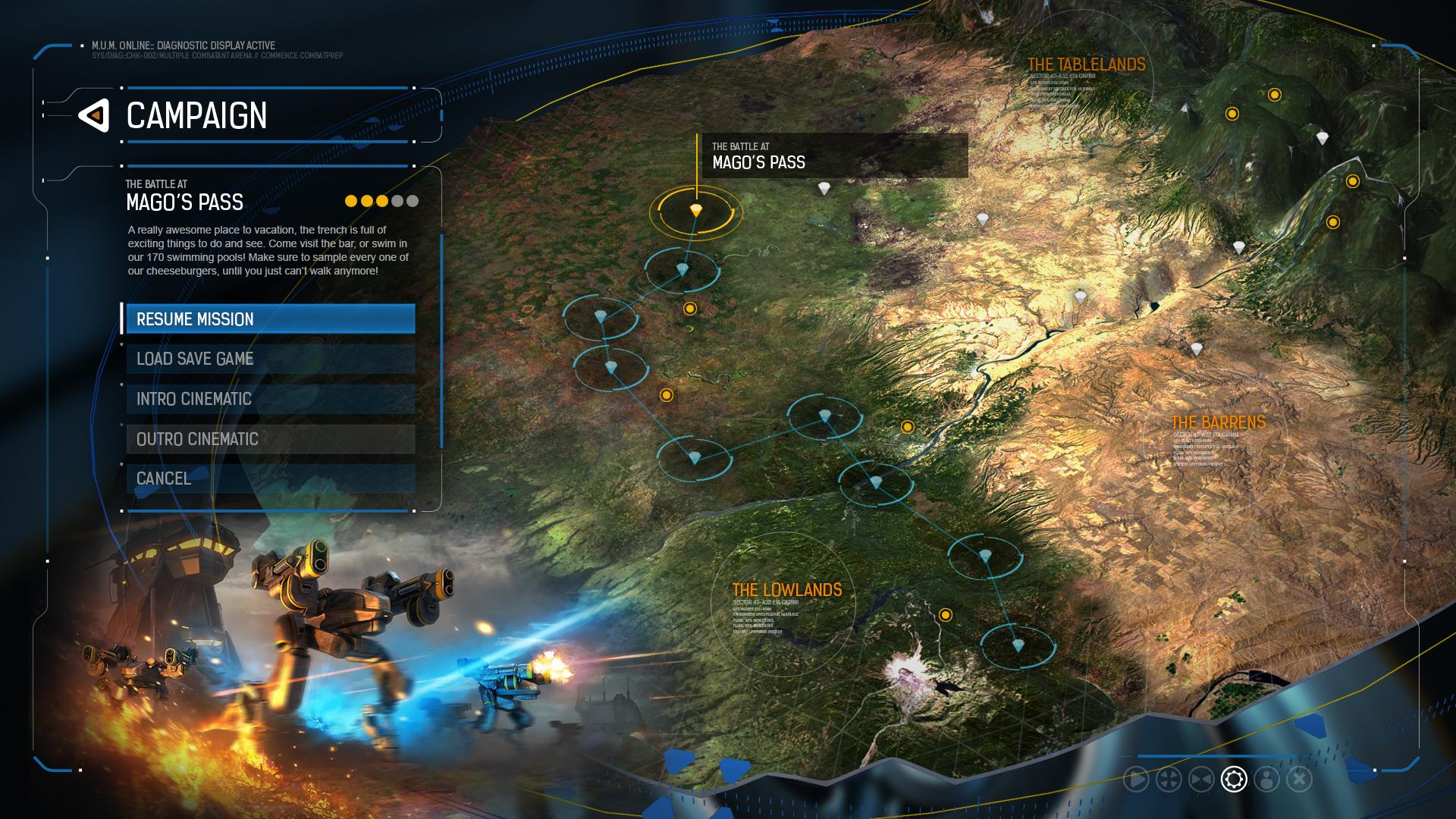Click the play triangle icon
The image size is (1456, 819).
tap(1136, 779)
